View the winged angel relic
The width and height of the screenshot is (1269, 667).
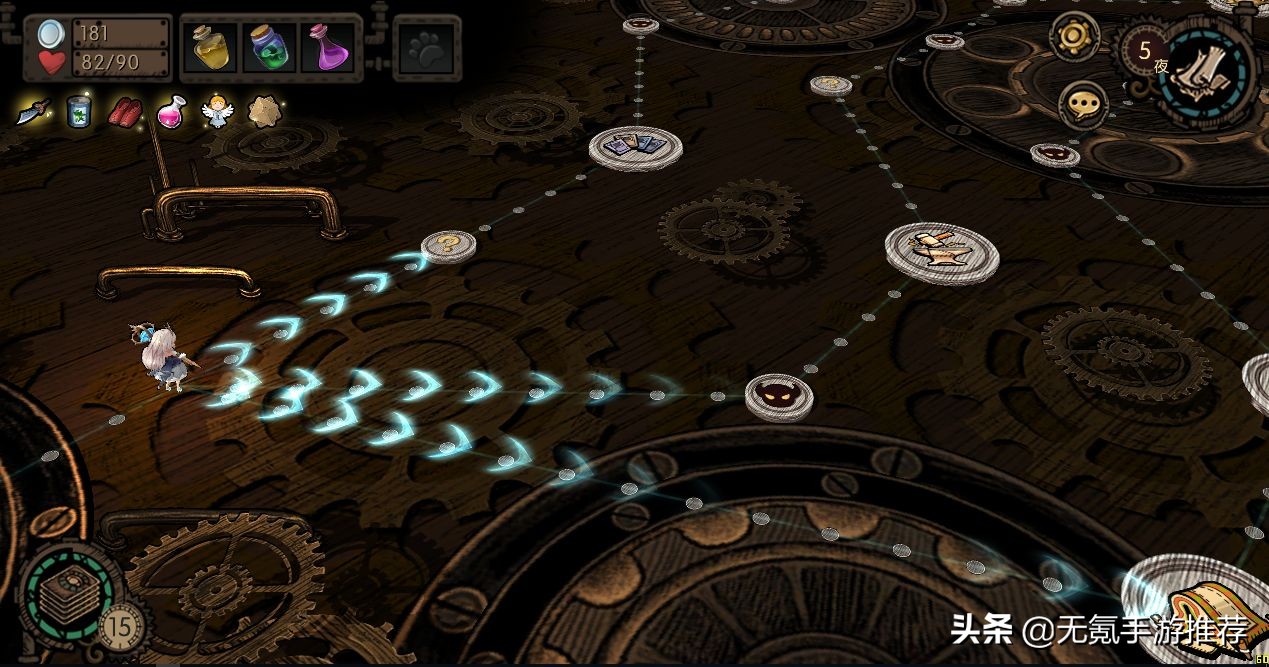point(215,111)
